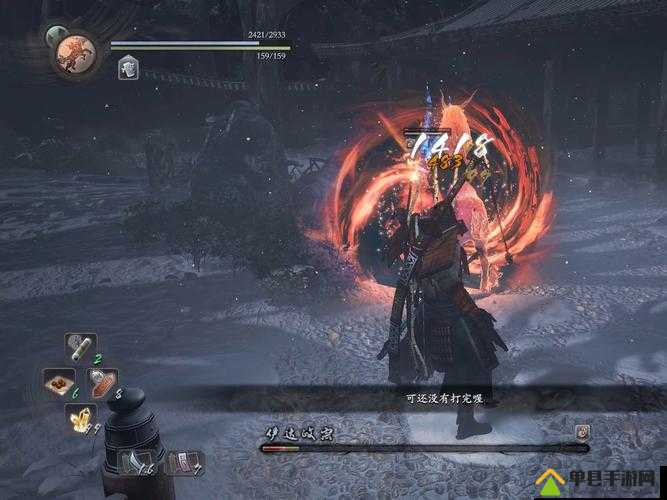Switch to the blade weapon slot
The height and width of the screenshot is (500, 667).
click(134, 460)
